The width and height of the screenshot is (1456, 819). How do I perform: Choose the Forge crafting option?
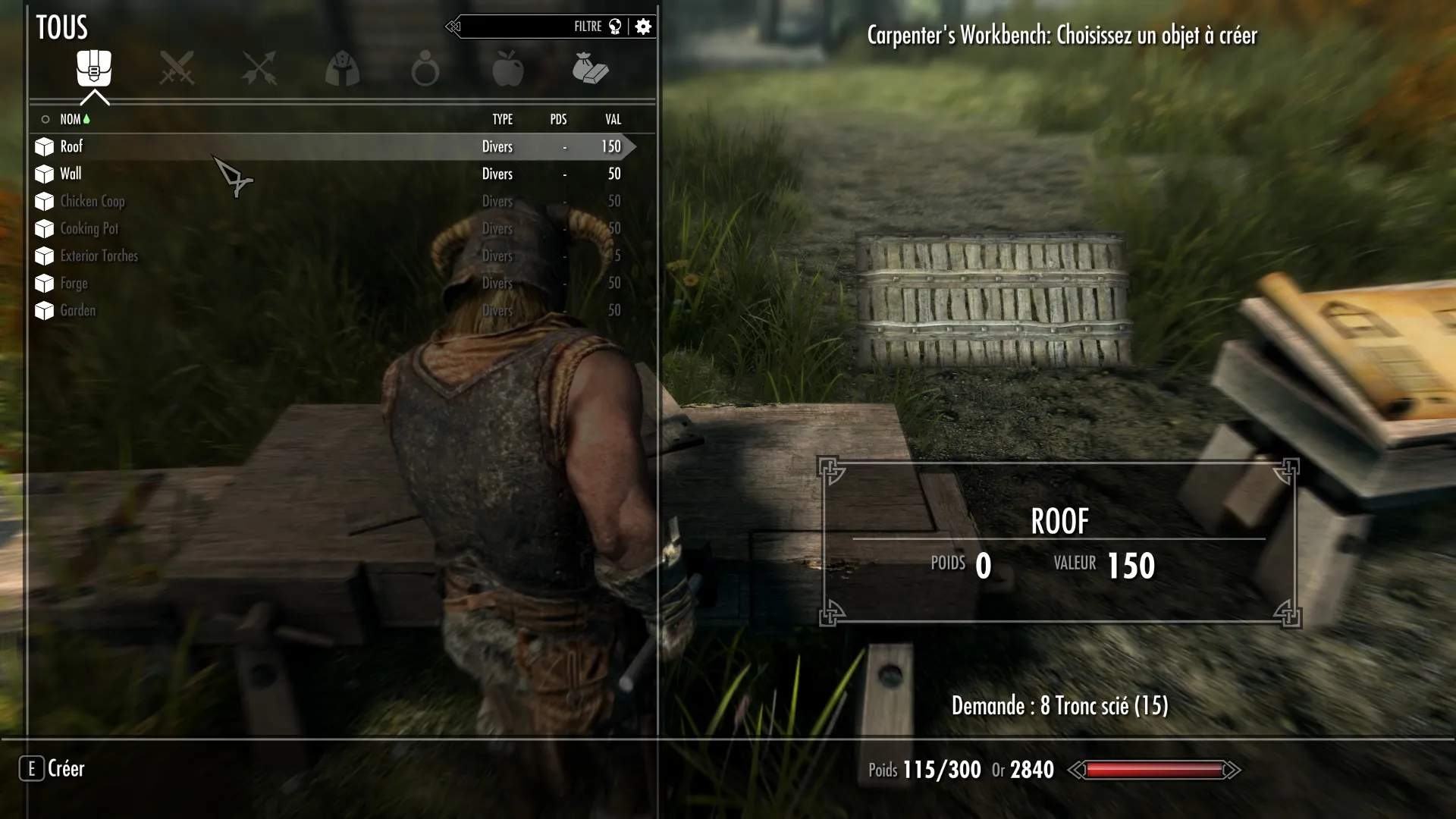pyautogui.click(x=74, y=283)
